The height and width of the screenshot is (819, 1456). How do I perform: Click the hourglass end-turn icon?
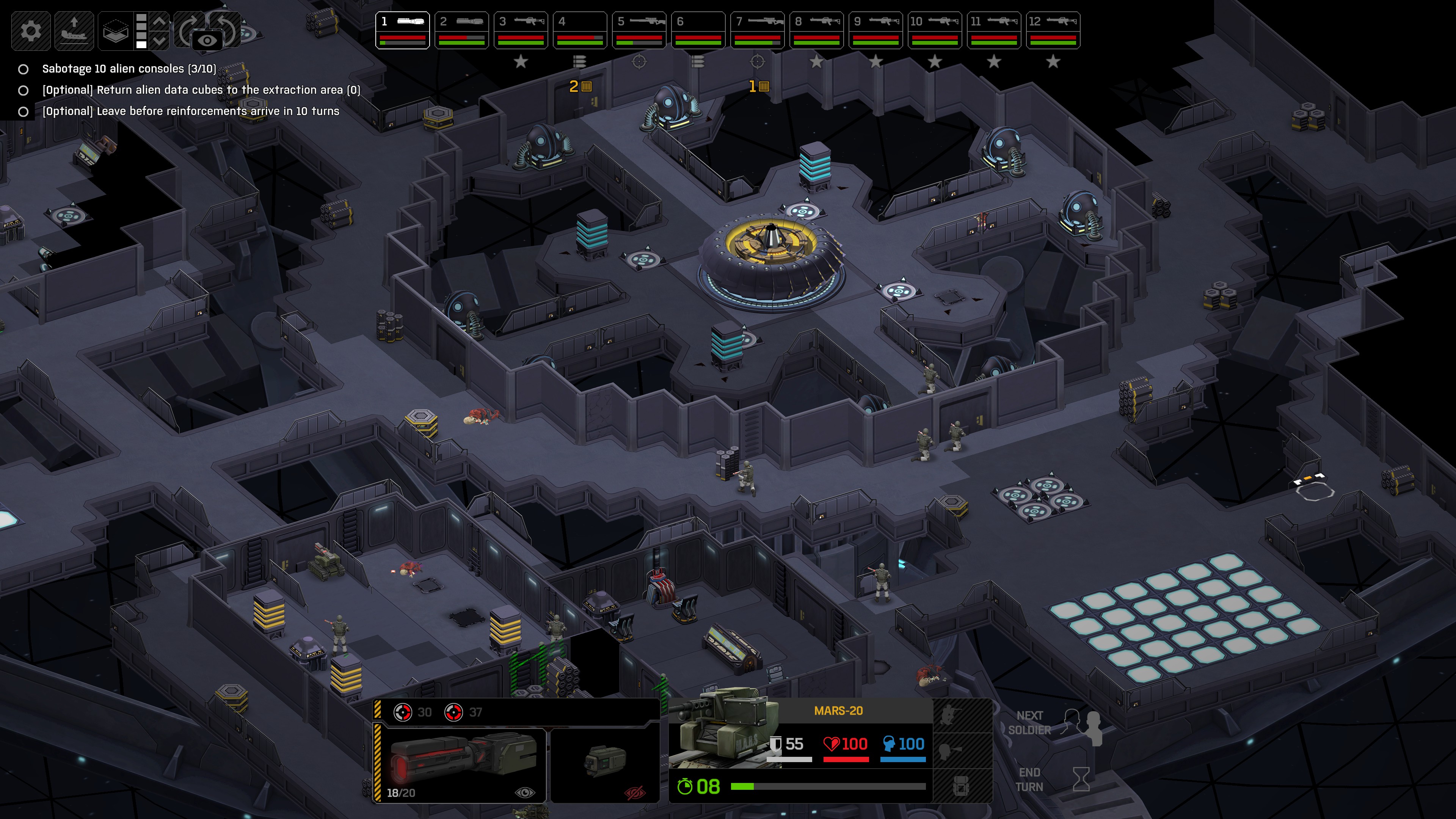pyautogui.click(x=1082, y=780)
